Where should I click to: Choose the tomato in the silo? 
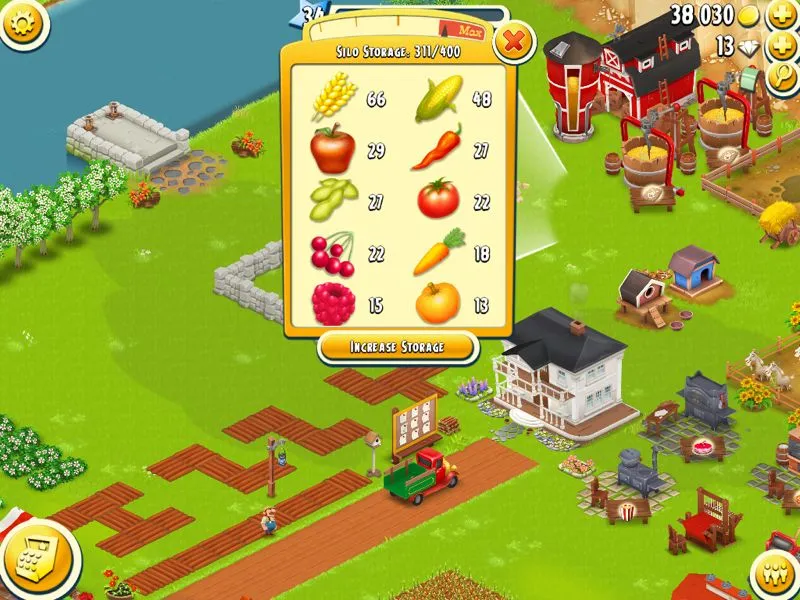(437, 198)
